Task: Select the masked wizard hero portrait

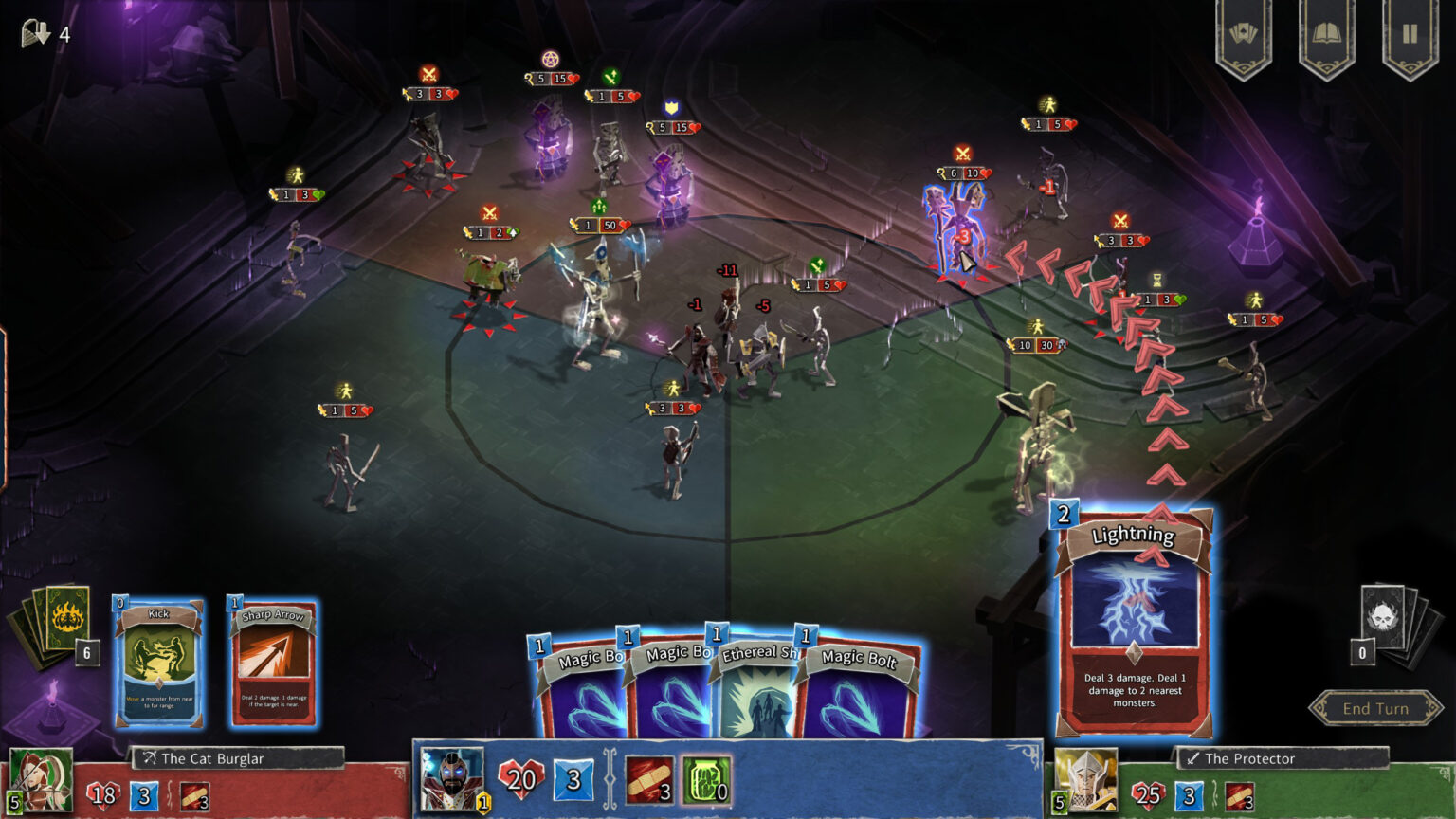Action: pyautogui.click(x=451, y=779)
